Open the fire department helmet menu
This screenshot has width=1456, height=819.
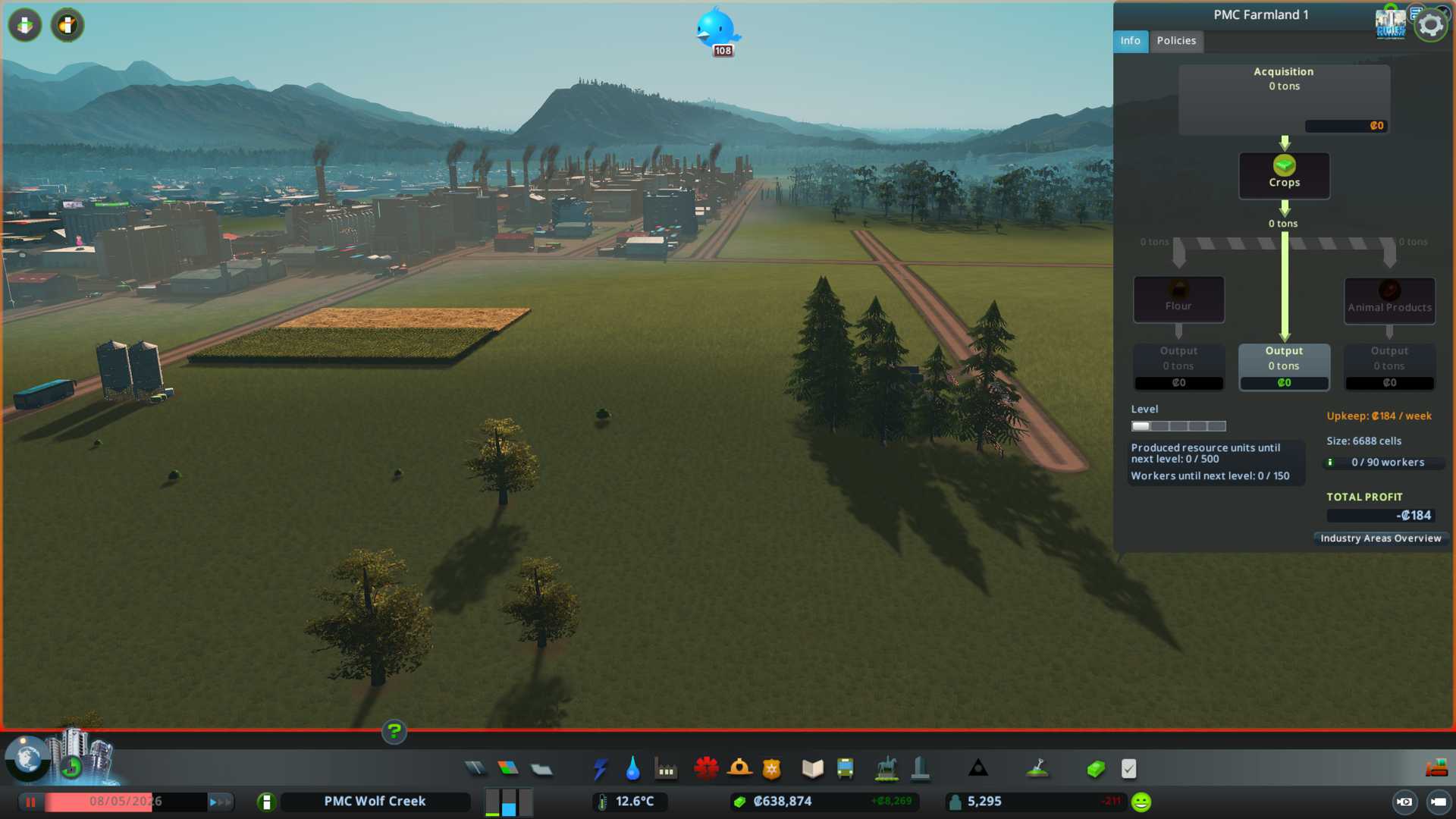click(739, 769)
